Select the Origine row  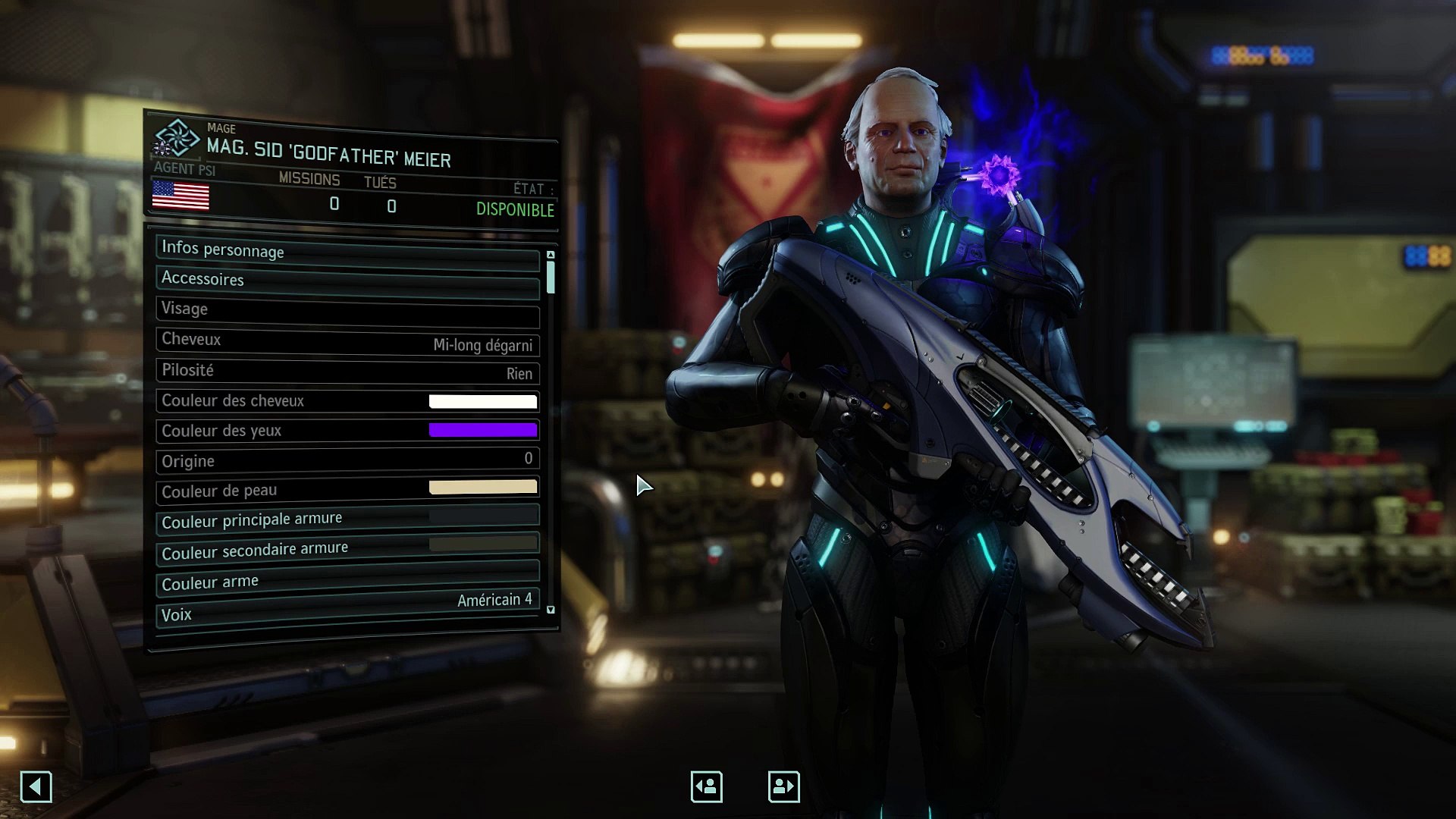tap(347, 460)
